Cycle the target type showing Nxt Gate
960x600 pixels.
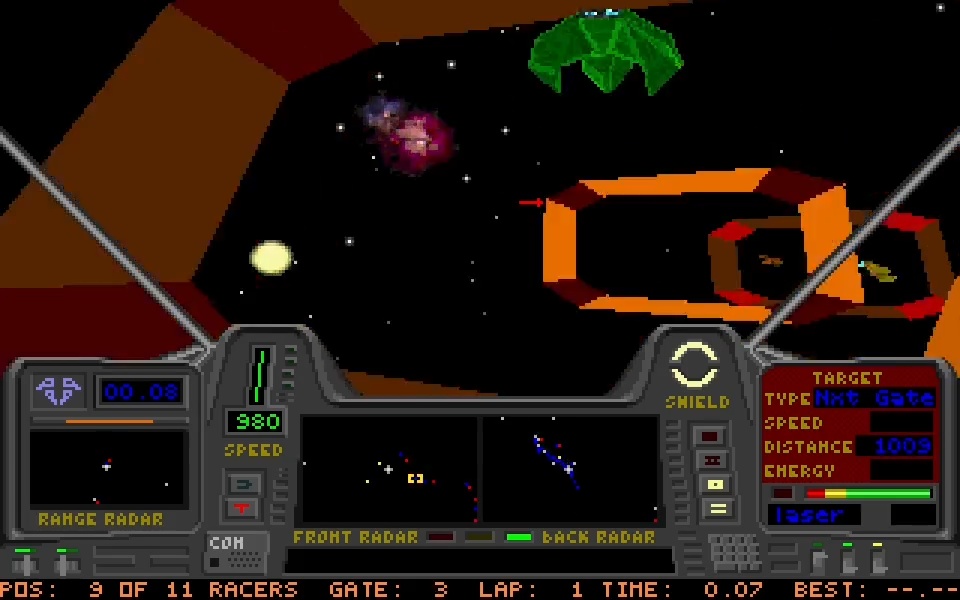[x=873, y=398]
